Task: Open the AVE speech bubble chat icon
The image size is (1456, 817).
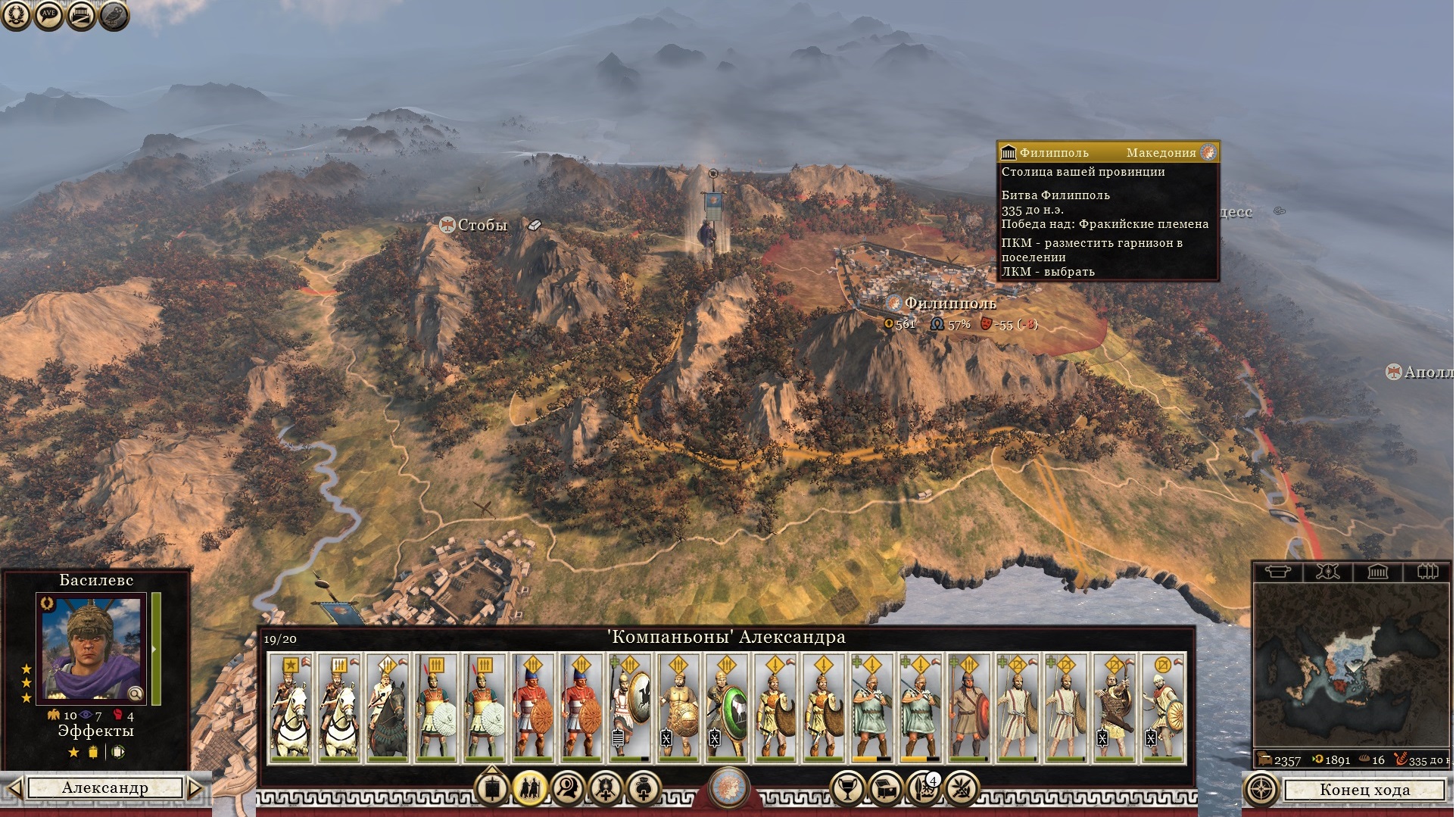Action: pos(48,15)
